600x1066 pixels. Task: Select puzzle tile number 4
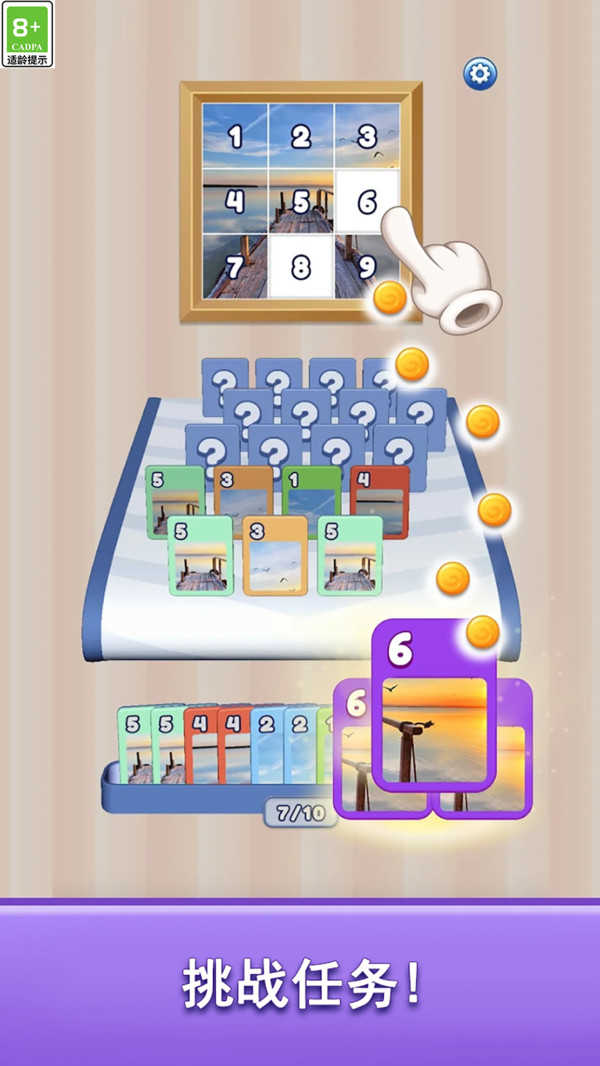[x=235, y=201]
